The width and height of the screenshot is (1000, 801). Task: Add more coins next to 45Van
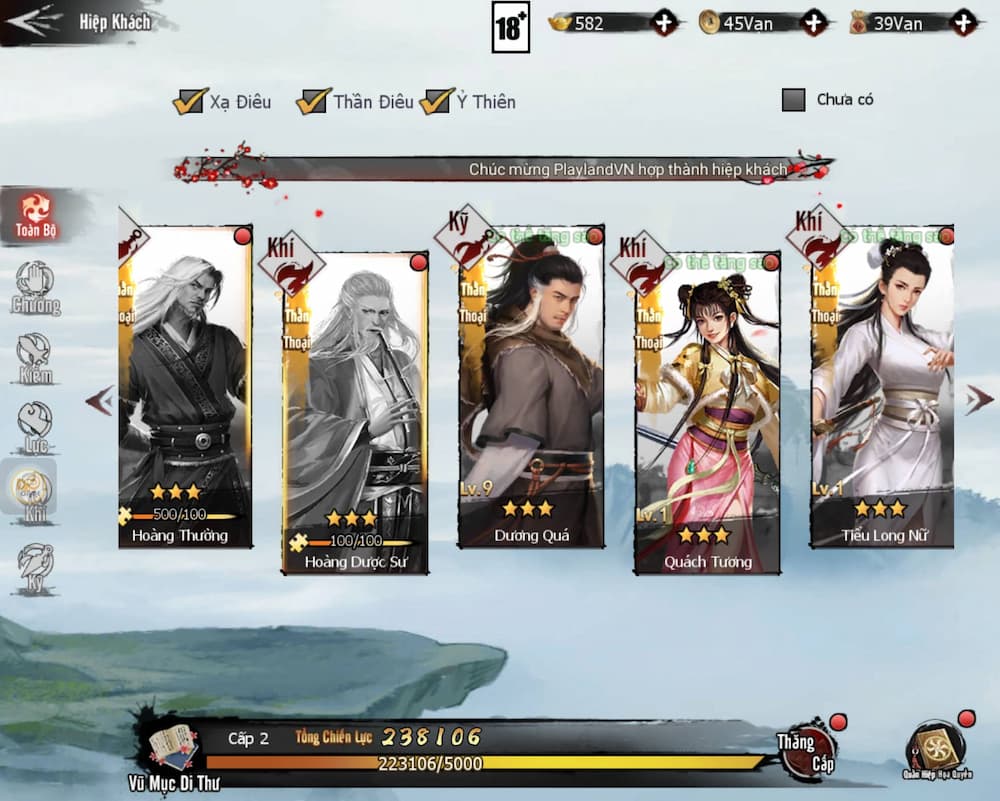click(x=815, y=23)
